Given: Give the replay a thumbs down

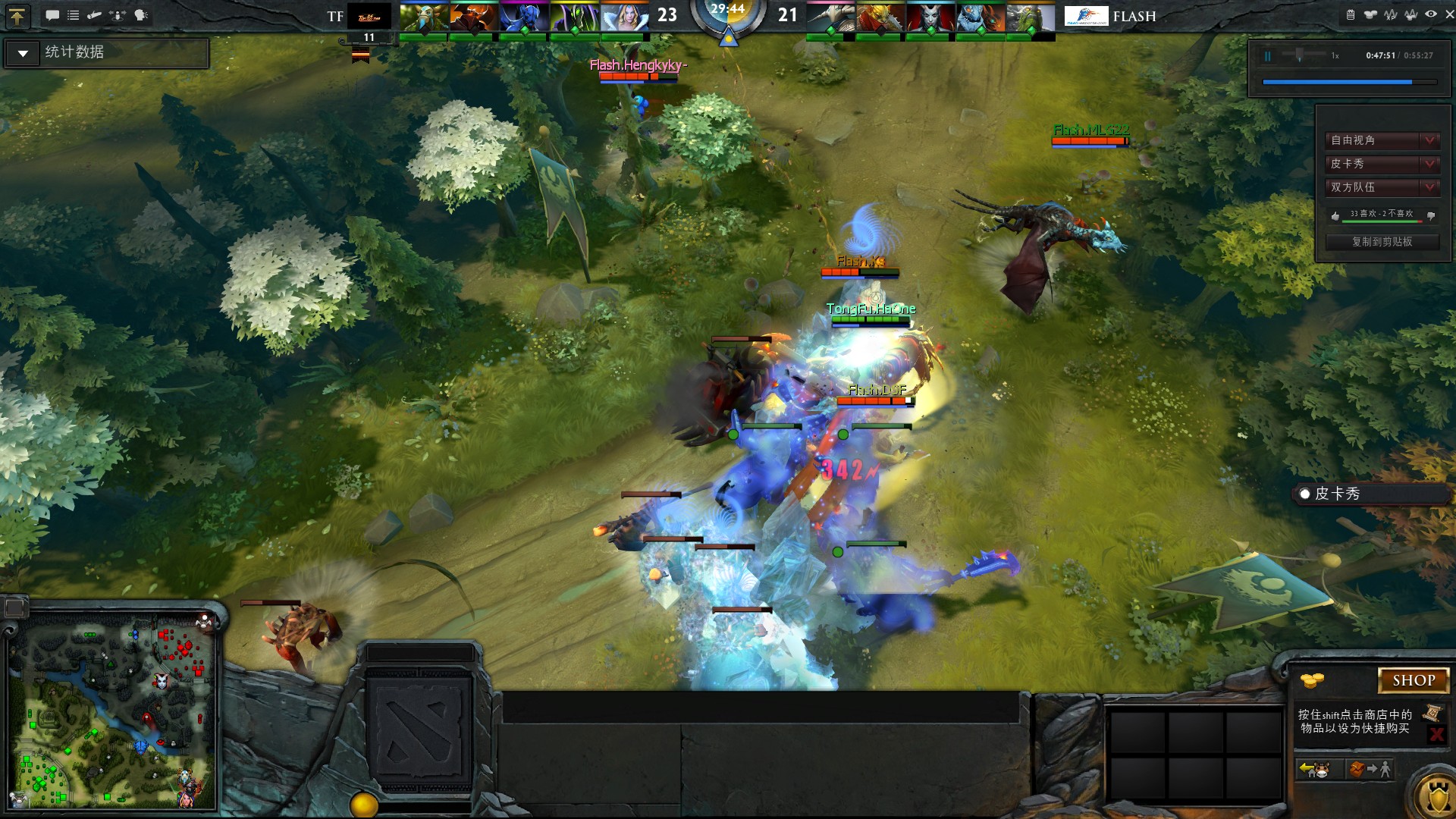Looking at the screenshot, I should (1431, 215).
